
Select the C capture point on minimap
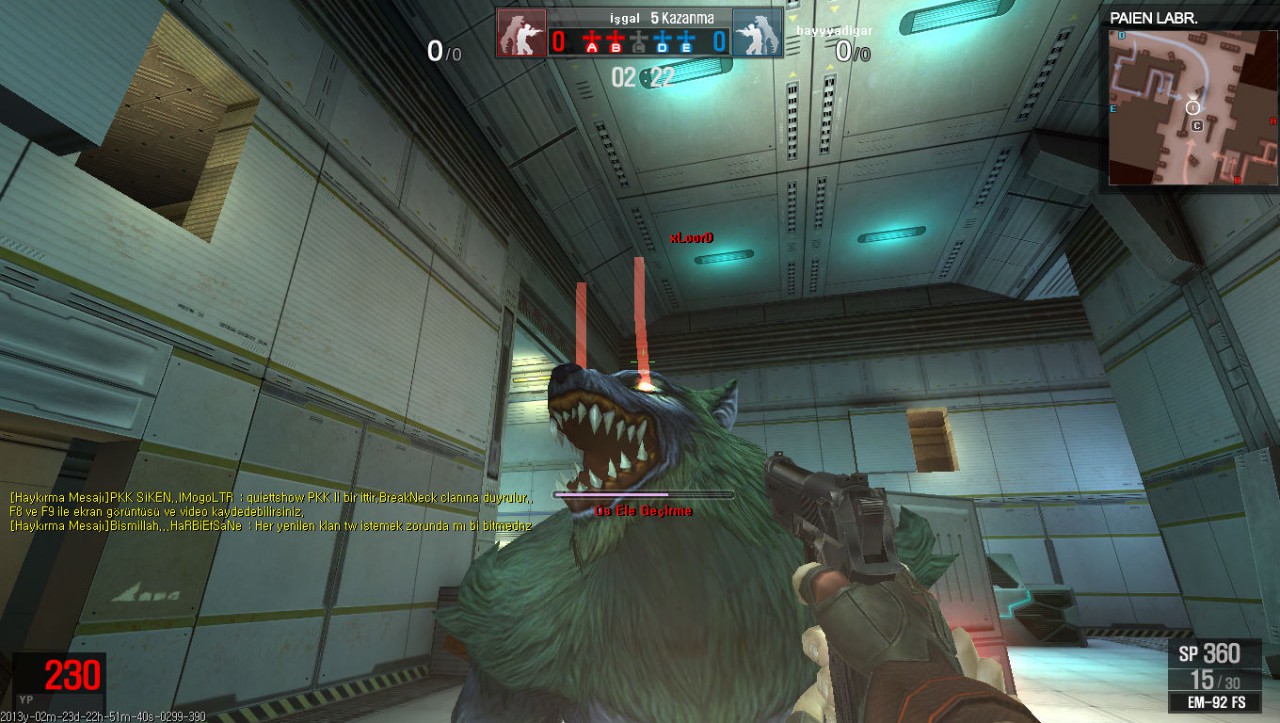1197,126
